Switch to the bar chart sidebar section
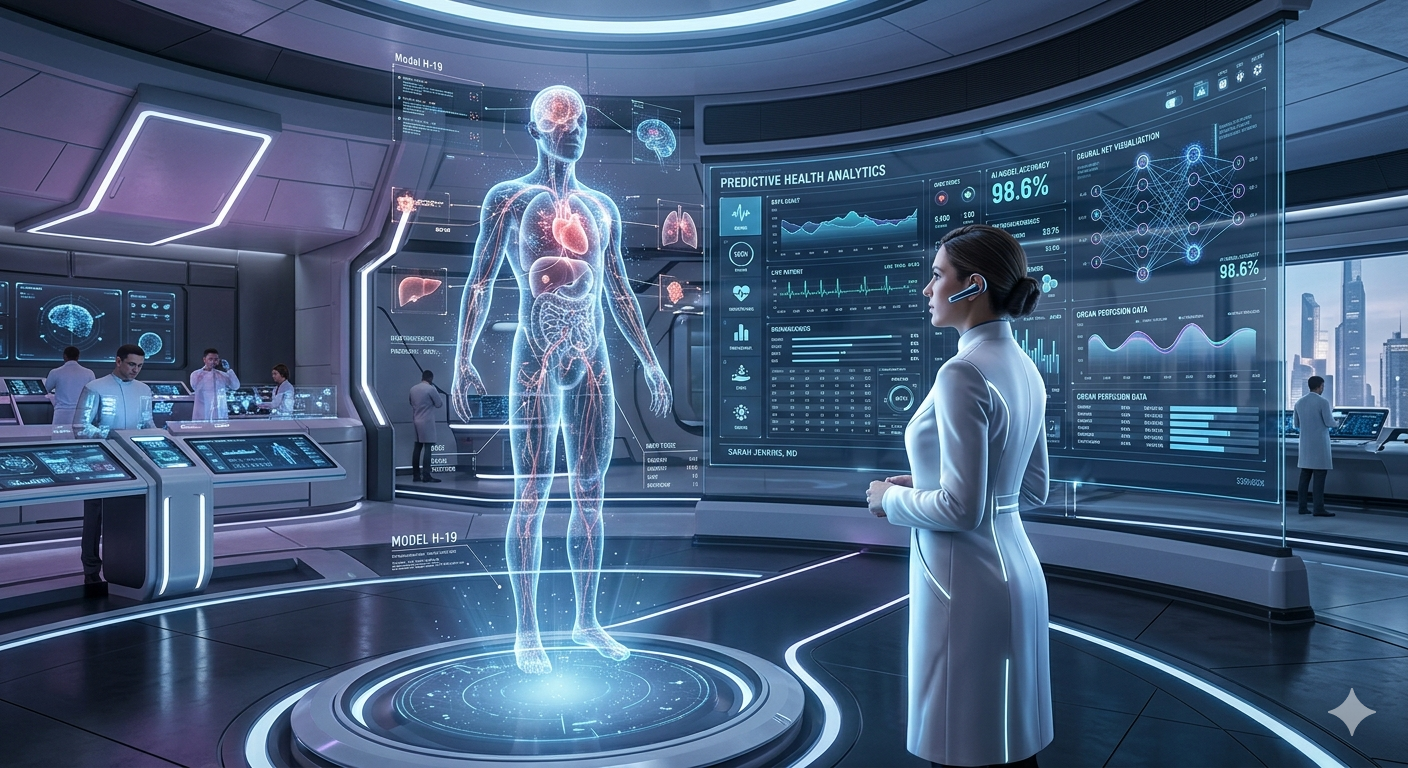Screen dimensions: 1408x768 (x=740, y=332)
